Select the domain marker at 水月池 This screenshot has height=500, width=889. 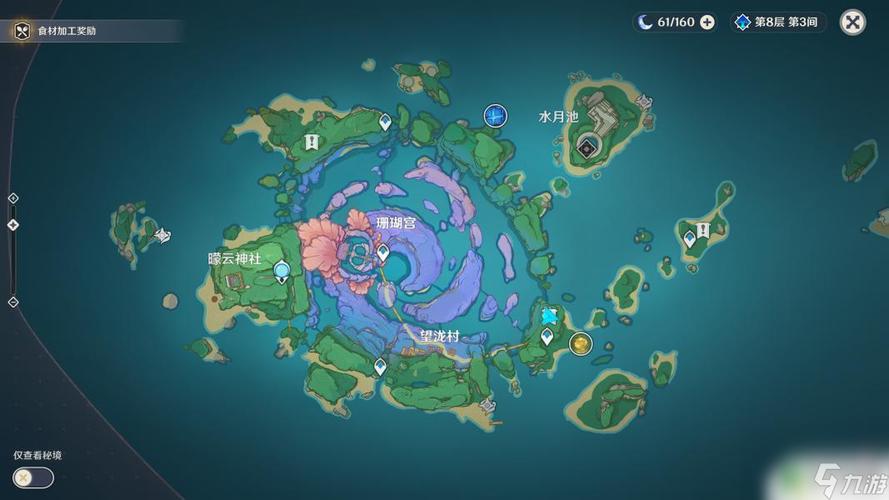click(586, 150)
